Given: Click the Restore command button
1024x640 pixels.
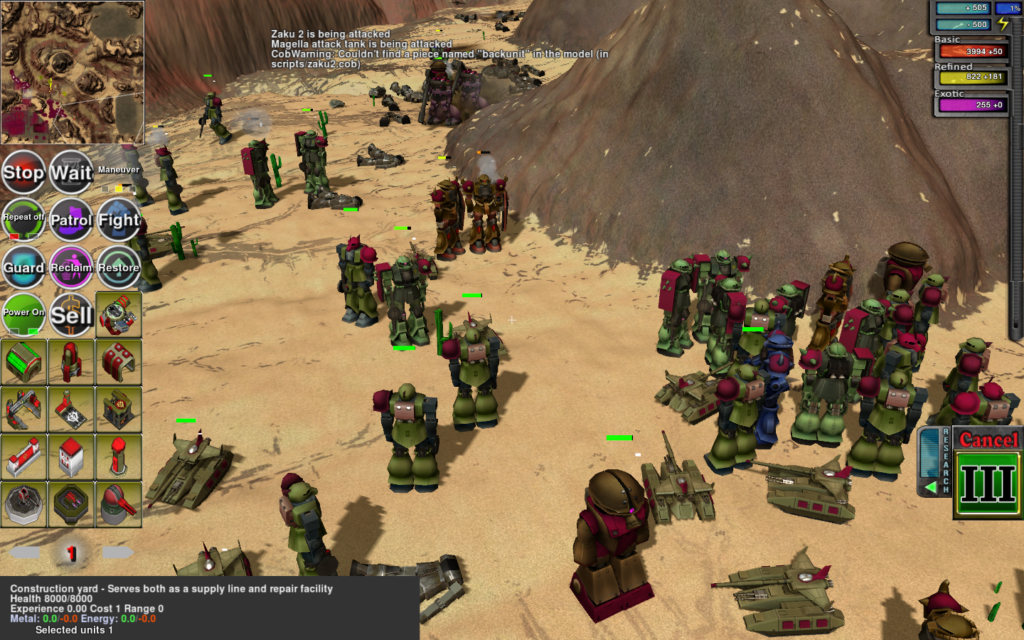Looking at the screenshot, I should [119, 267].
